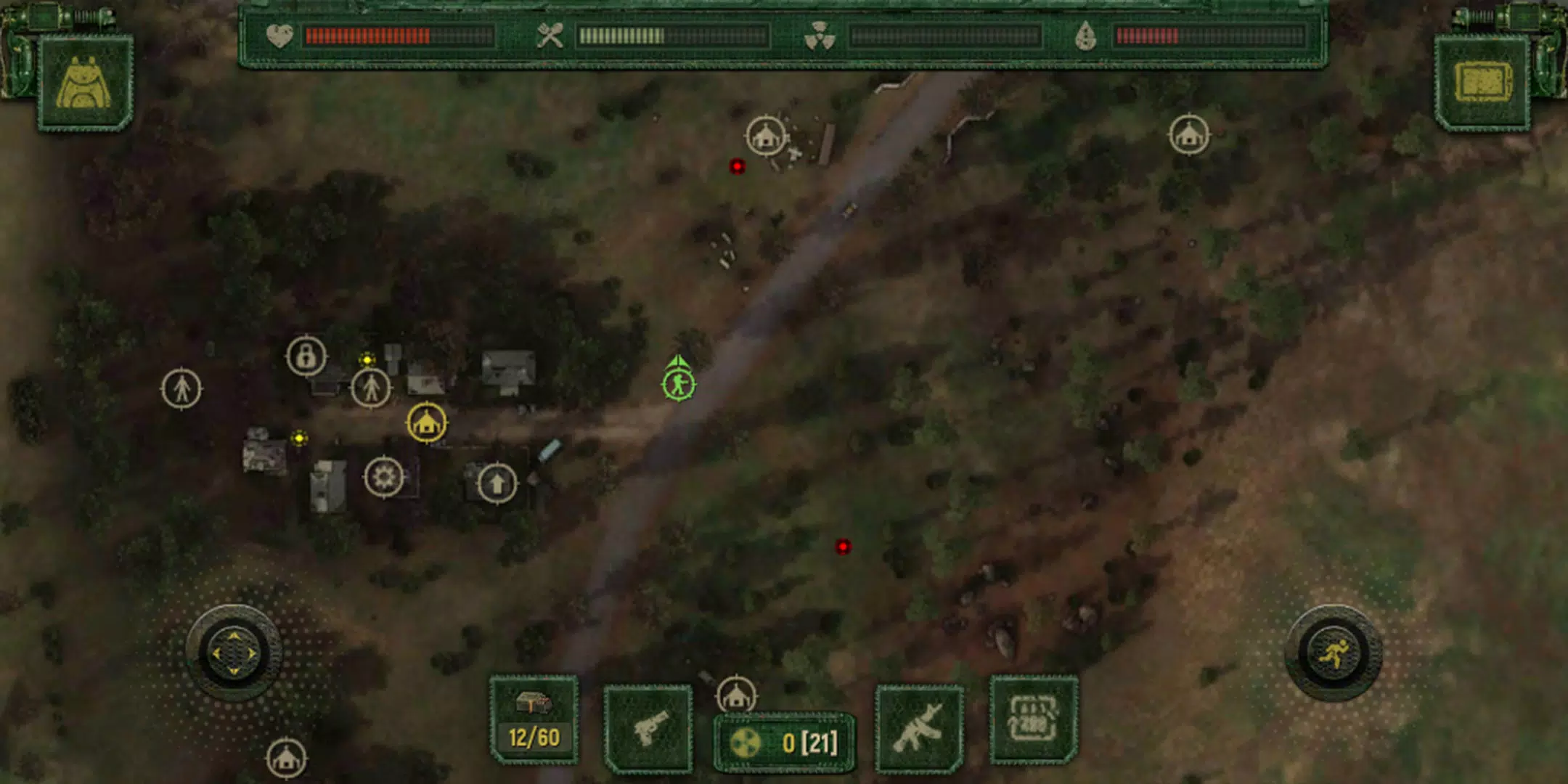Tap the gear marker in the village
Viewport: 1568px width, 784px height.
(383, 475)
